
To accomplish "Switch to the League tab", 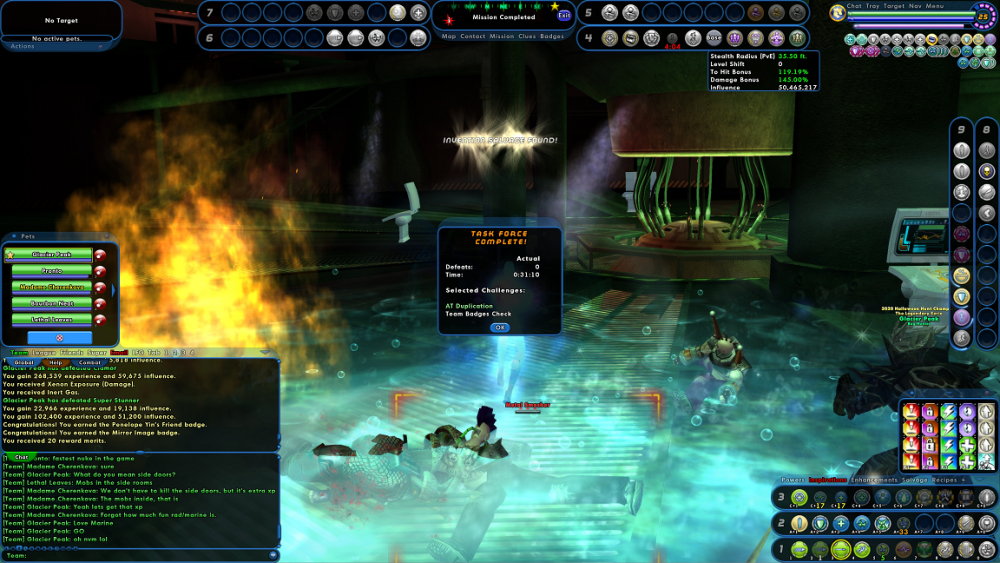I will (46, 353).
